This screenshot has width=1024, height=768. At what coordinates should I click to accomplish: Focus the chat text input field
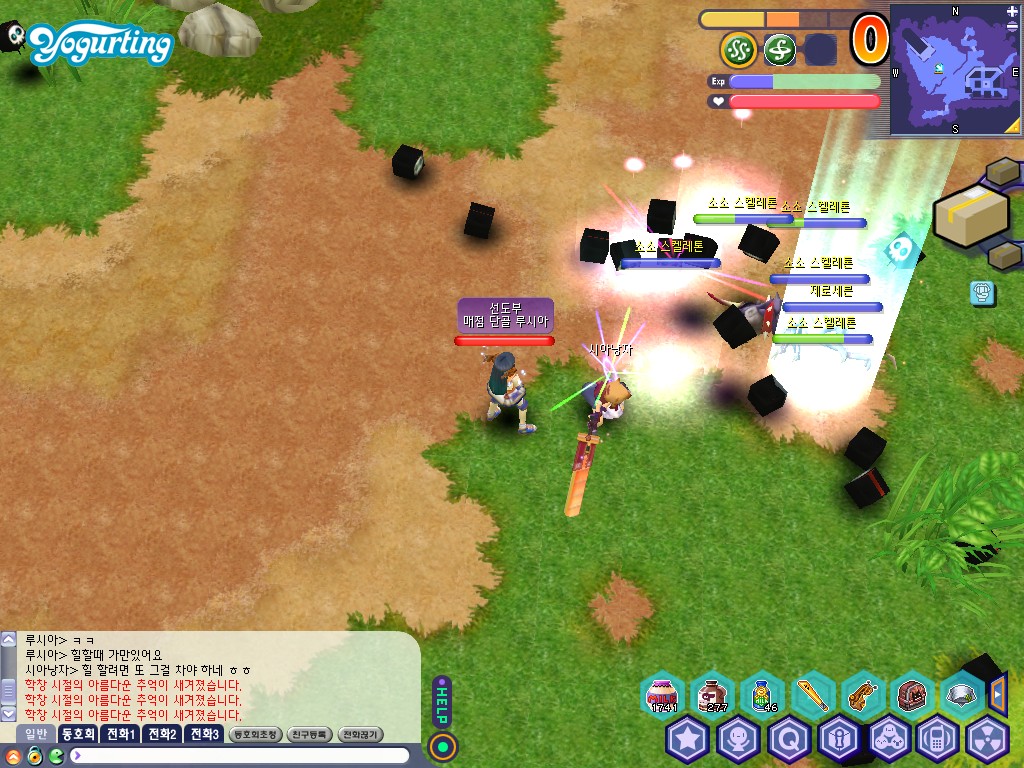pos(240,755)
